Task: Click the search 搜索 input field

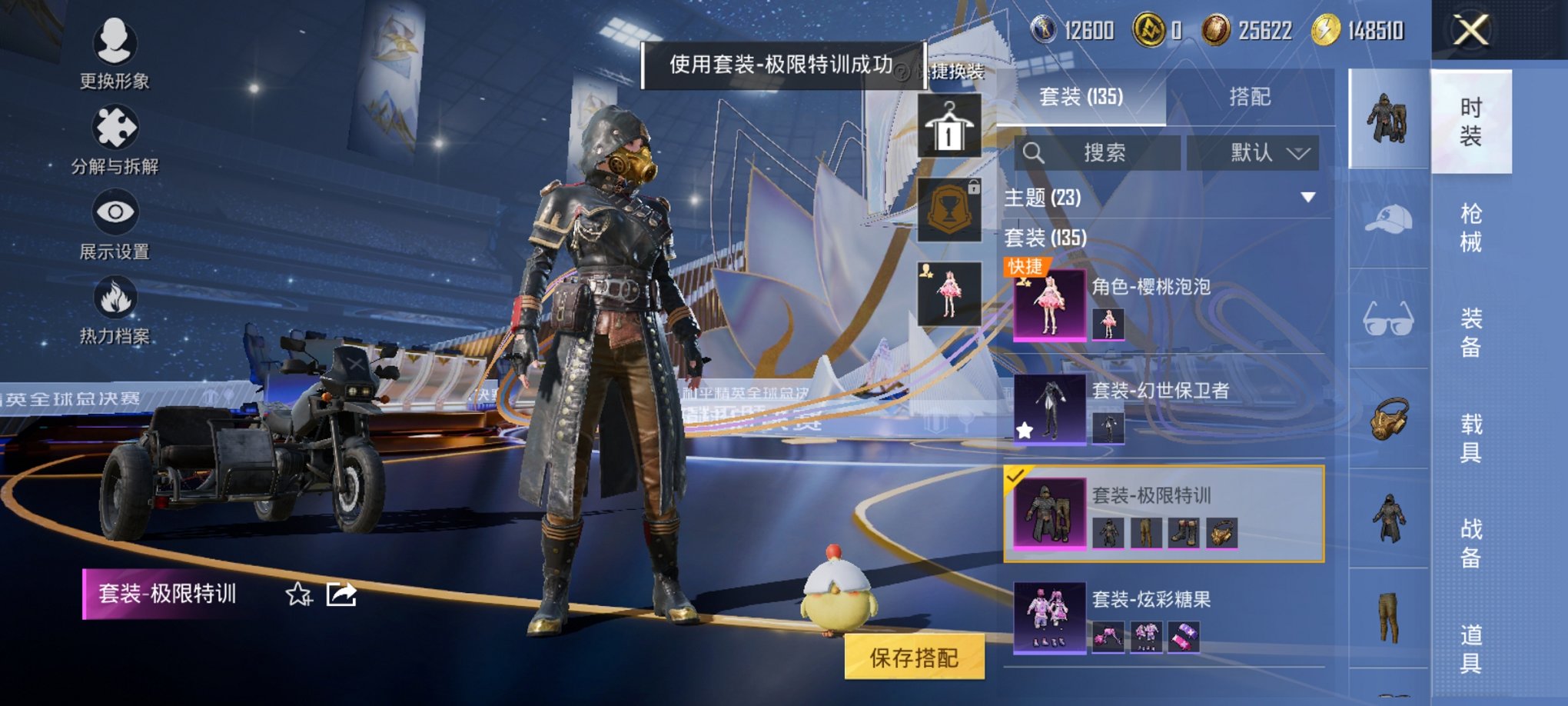Action: pyautogui.click(x=1099, y=152)
